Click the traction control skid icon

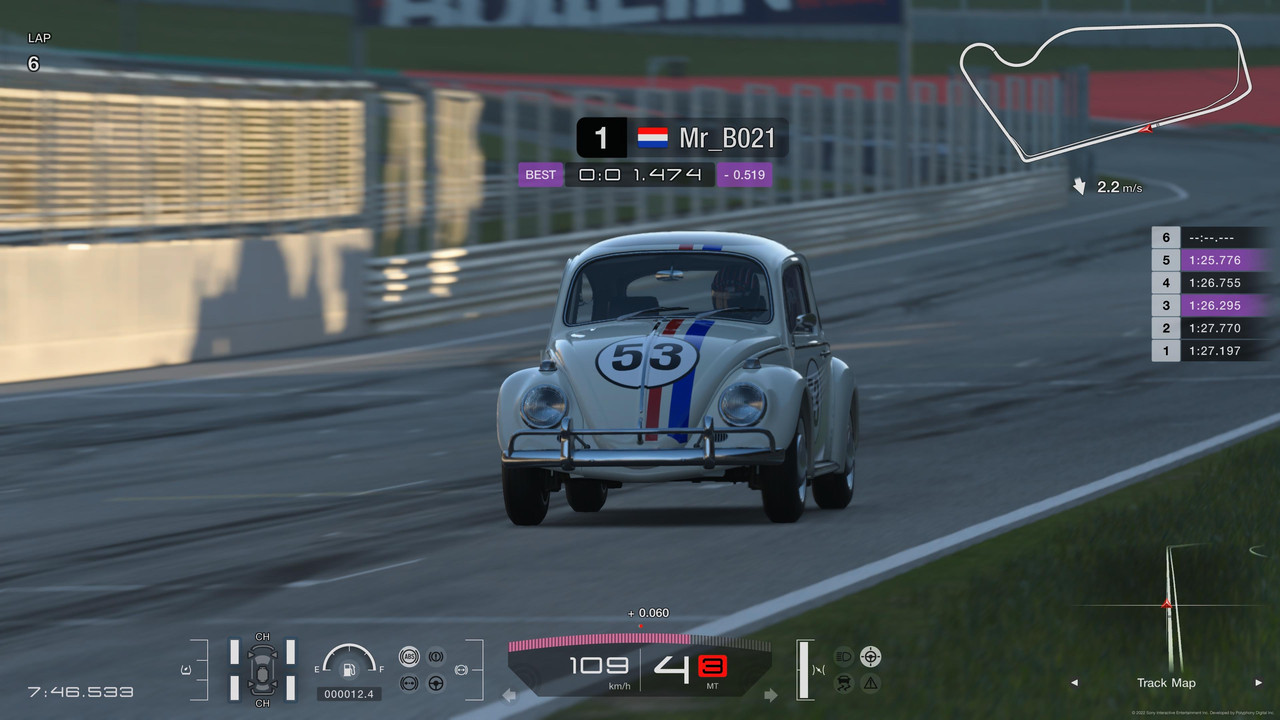pos(843,684)
